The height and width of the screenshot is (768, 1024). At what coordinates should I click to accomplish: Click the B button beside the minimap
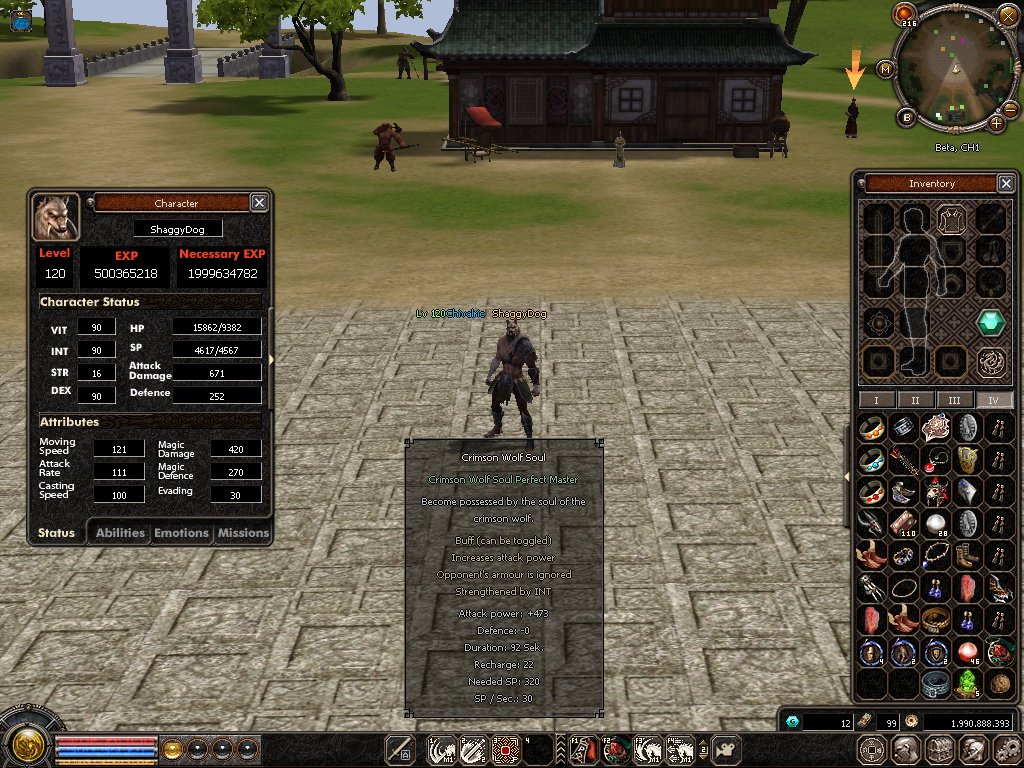point(908,118)
